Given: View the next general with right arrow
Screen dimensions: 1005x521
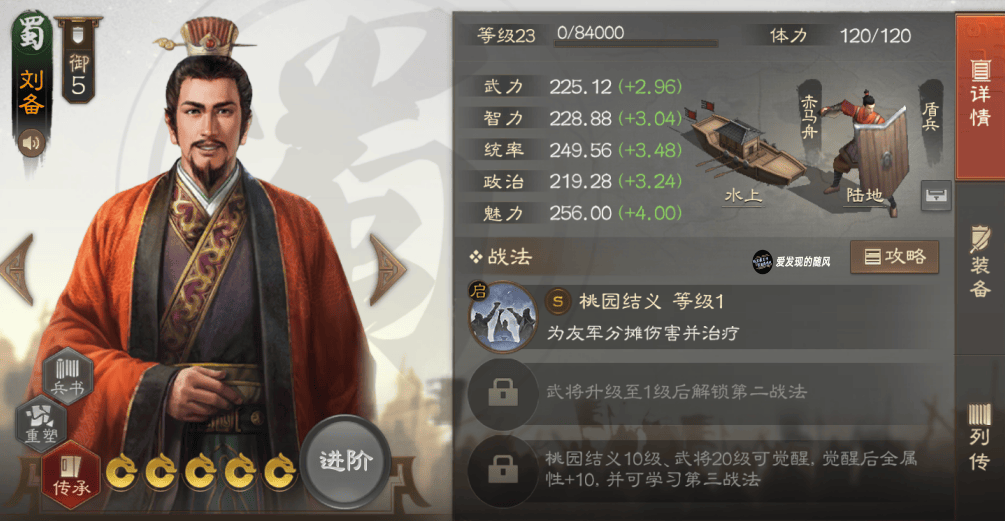Looking at the screenshot, I should (x=387, y=268).
